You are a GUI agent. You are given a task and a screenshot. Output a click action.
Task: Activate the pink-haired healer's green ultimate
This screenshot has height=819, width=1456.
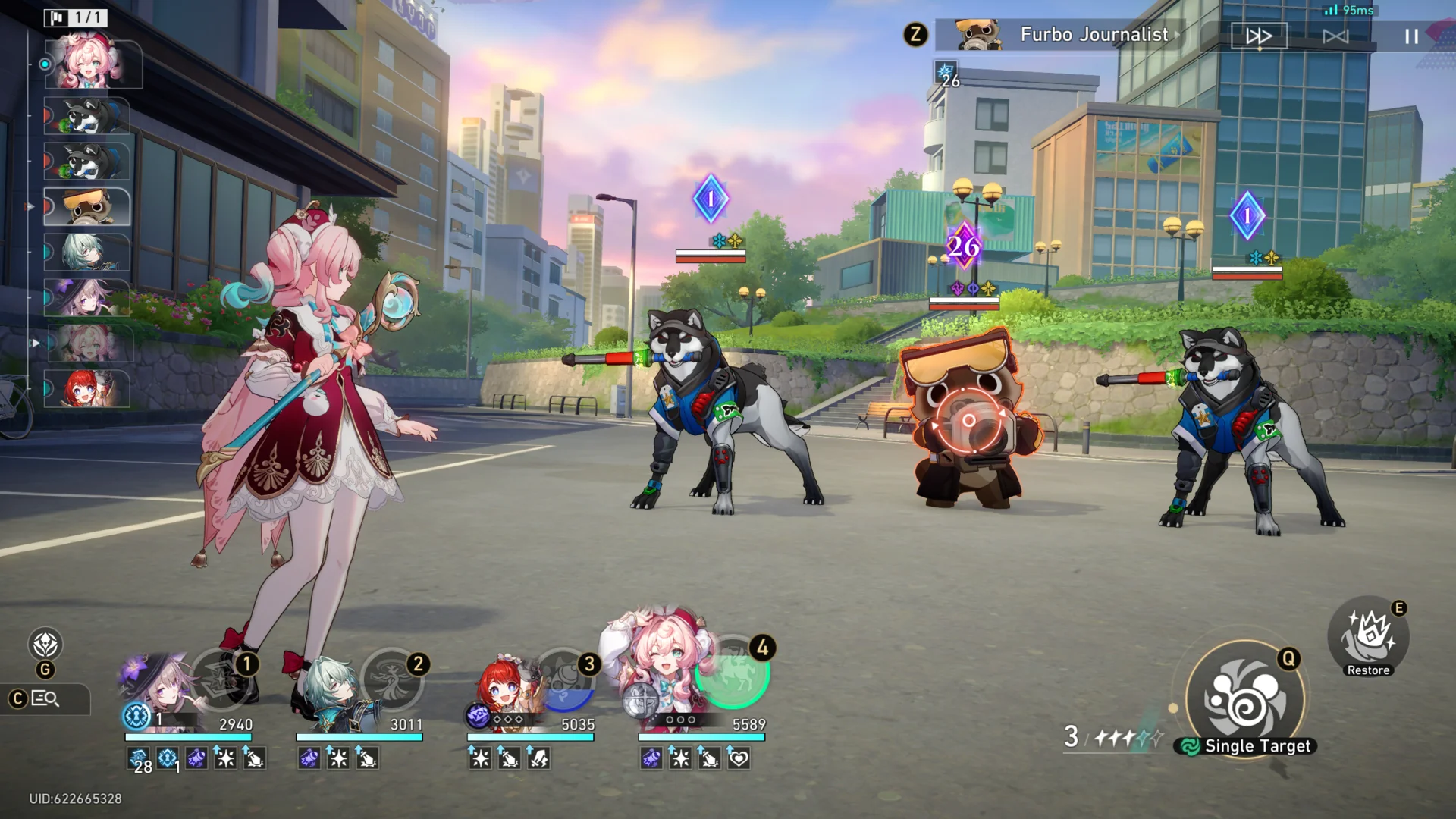733,672
